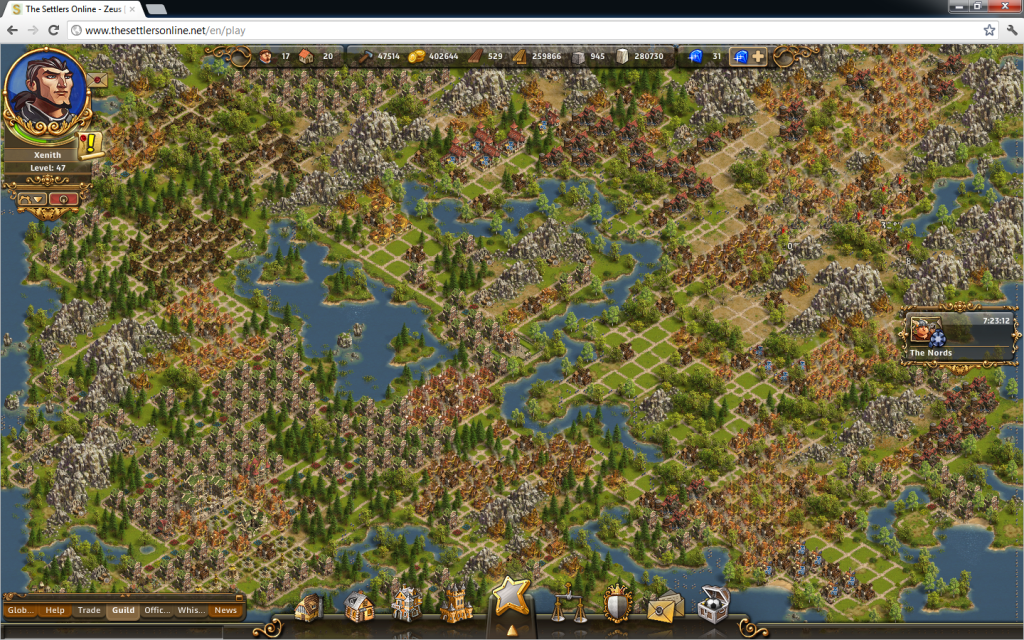Open the quest book with exclamation mark

tap(90, 144)
